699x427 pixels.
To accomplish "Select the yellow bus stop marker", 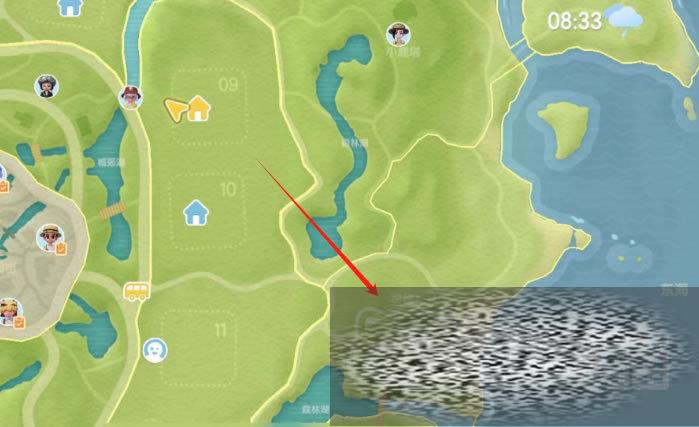I will [x=136, y=291].
